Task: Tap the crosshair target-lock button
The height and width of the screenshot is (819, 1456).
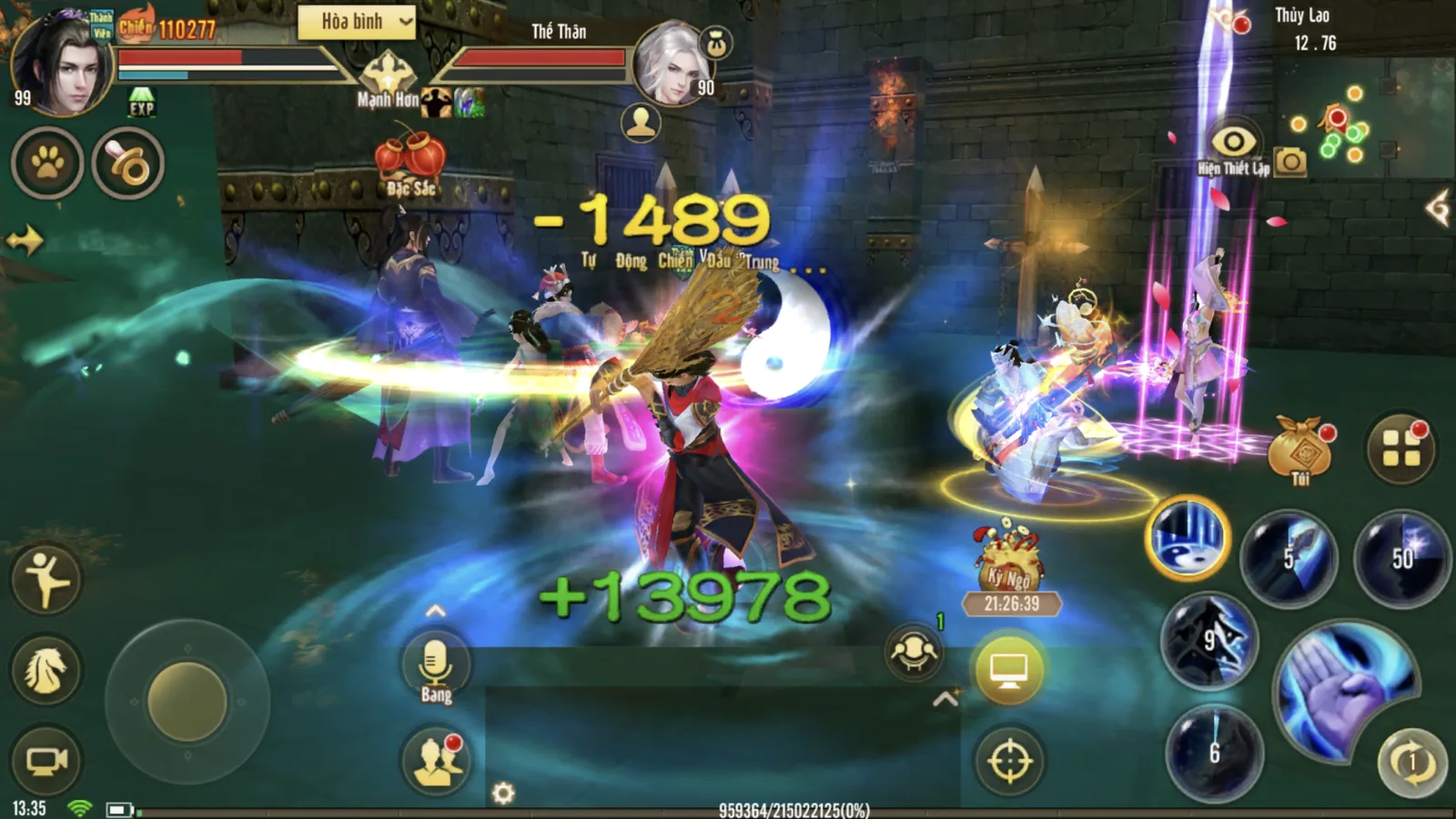Action: tap(1009, 761)
